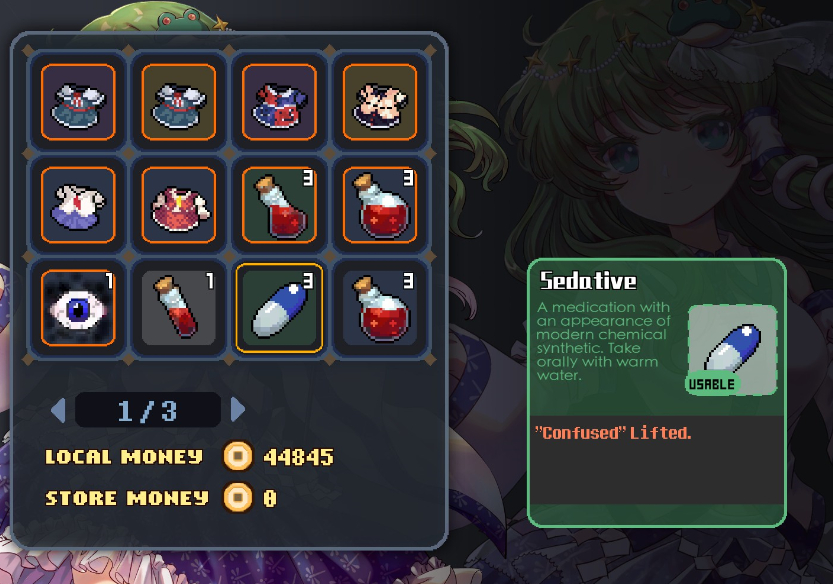This screenshot has height=584, width=833.
Task: Choose the pink frilly outfit slot
Action: pyautogui.click(x=379, y=103)
